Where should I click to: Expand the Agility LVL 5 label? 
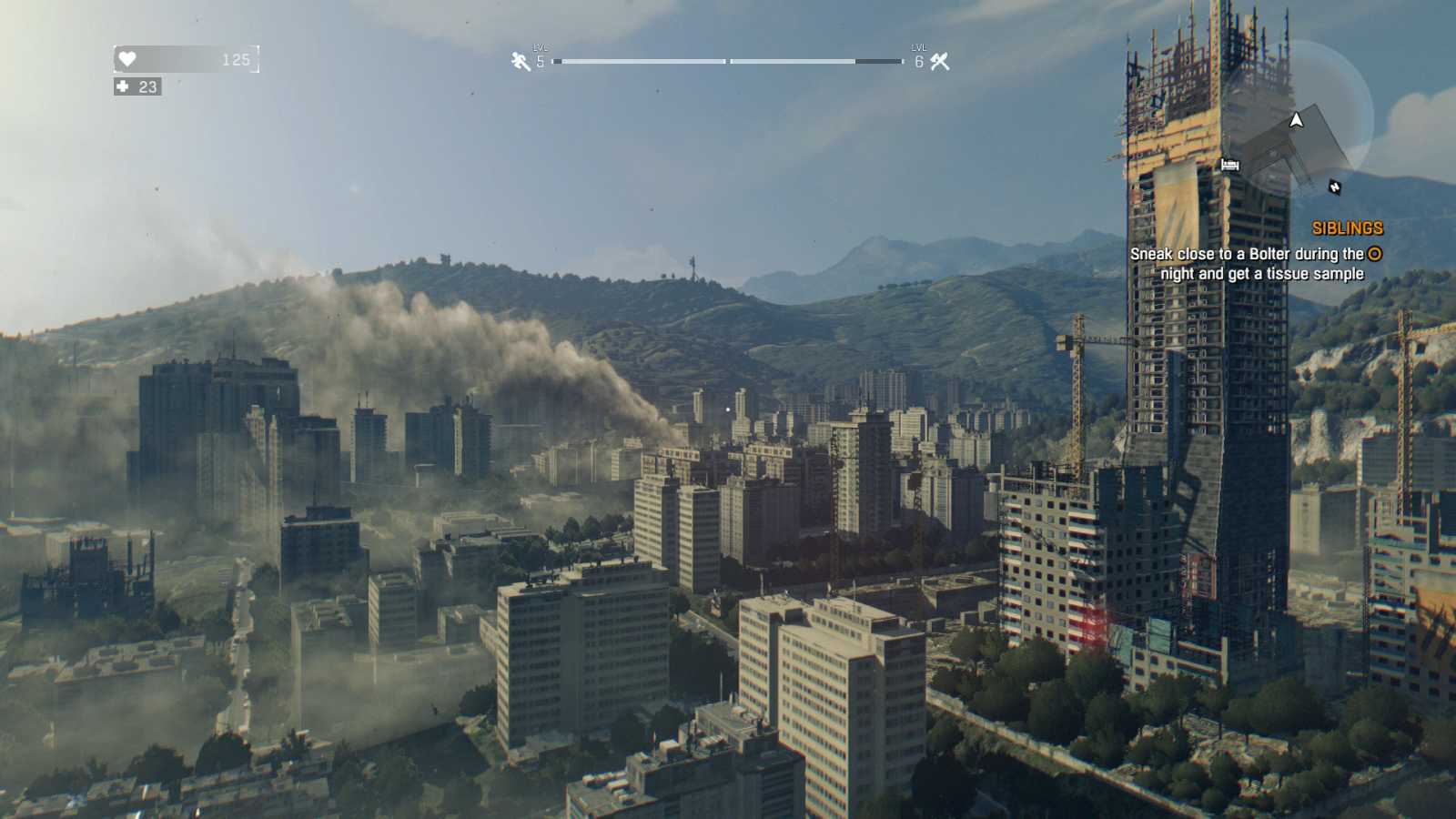click(539, 58)
